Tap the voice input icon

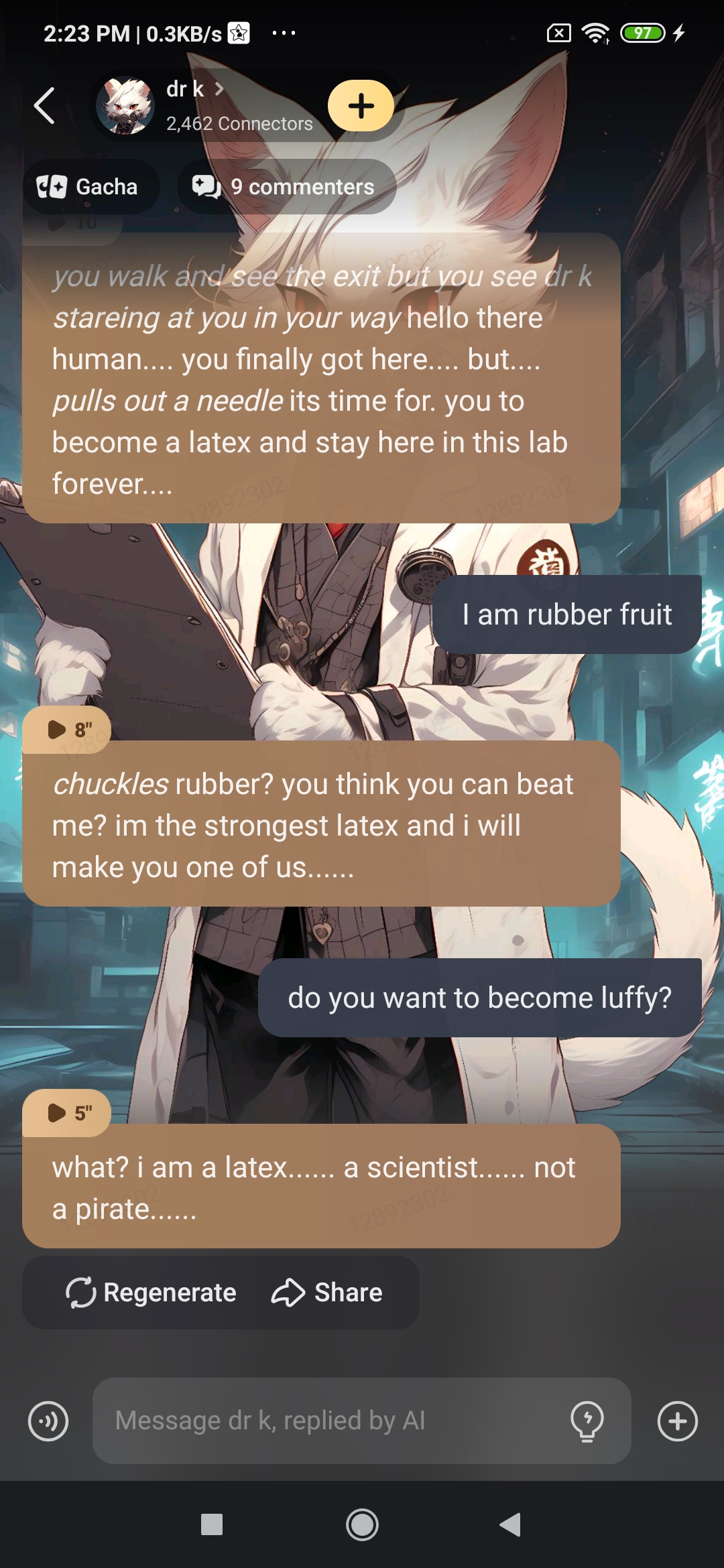48,1421
